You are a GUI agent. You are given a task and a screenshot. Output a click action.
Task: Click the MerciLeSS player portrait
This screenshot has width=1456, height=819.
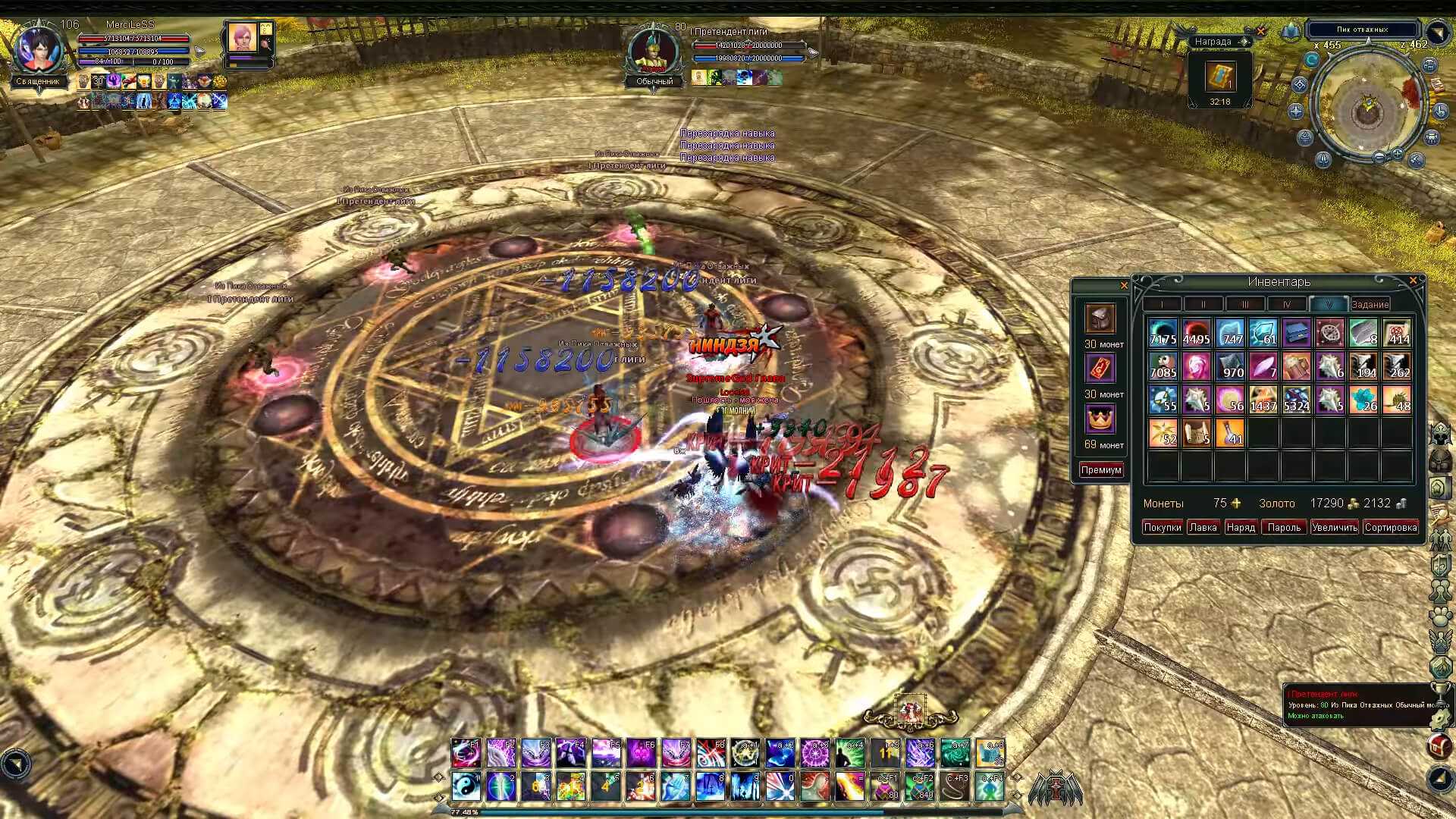coord(39,50)
